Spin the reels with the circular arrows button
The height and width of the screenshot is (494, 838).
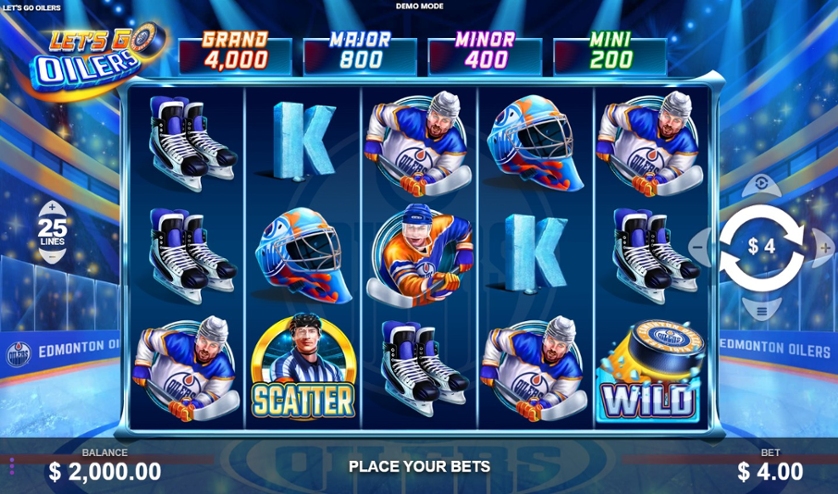click(x=762, y=246)
